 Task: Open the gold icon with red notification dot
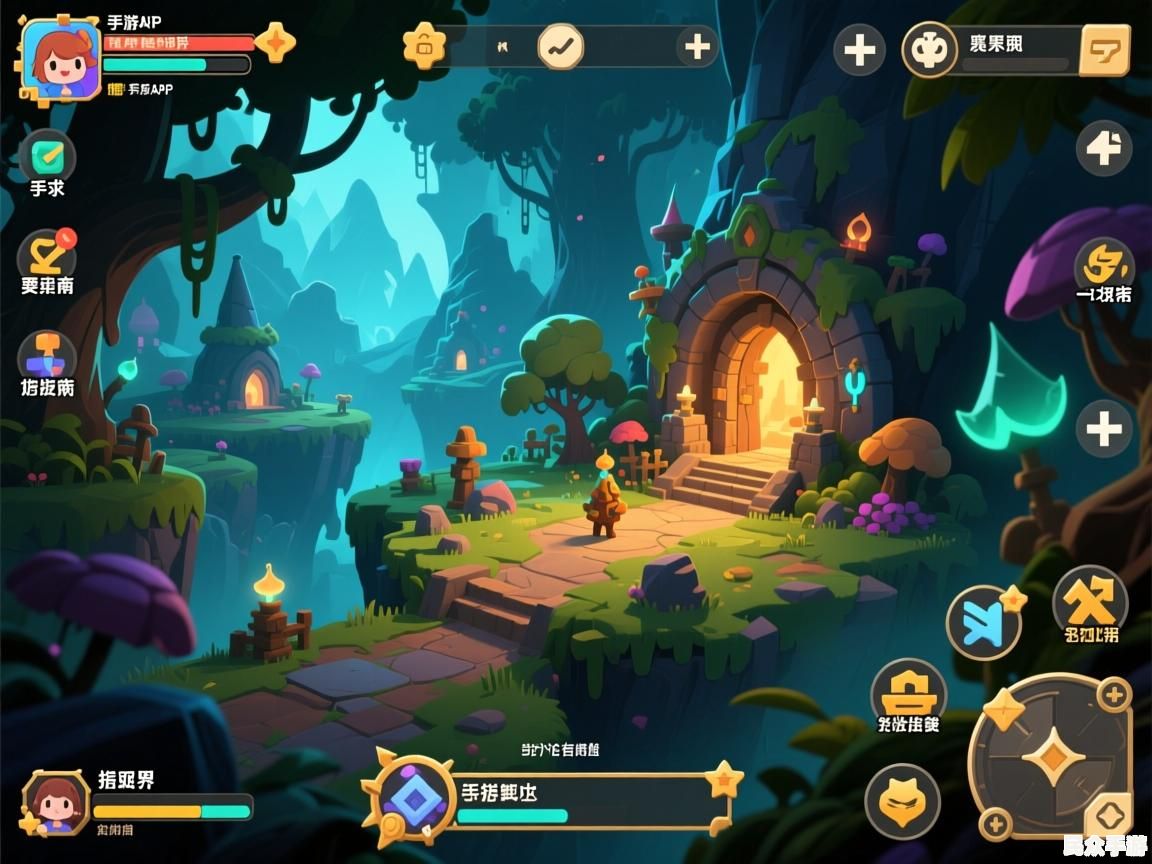(47, 254)
